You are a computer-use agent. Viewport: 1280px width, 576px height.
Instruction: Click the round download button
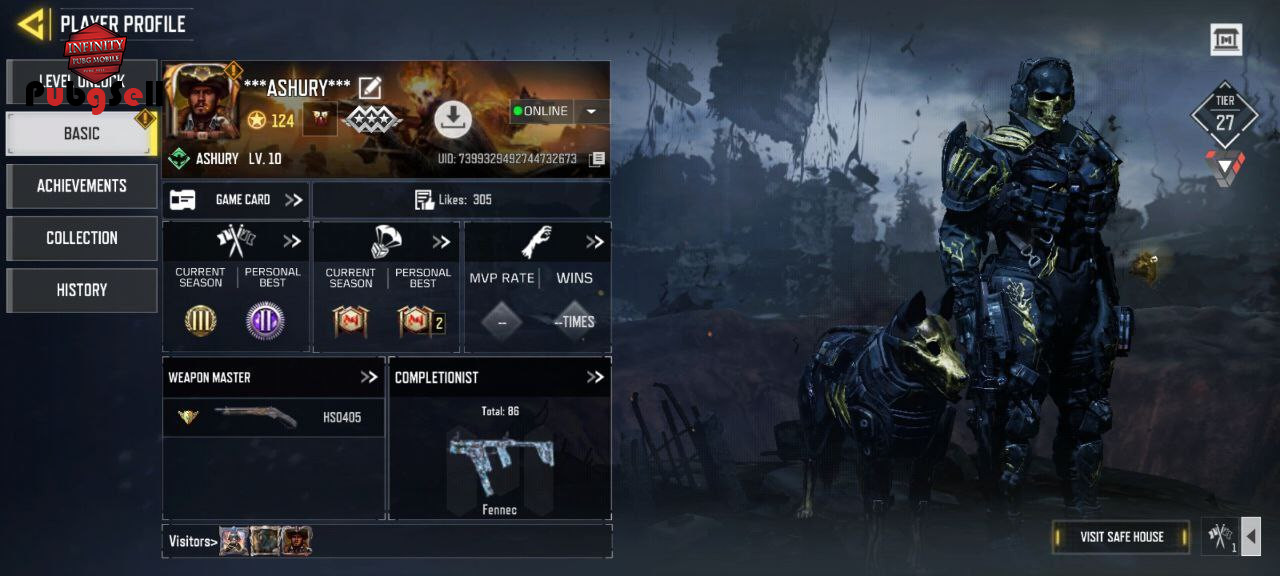tap(453, 119)
